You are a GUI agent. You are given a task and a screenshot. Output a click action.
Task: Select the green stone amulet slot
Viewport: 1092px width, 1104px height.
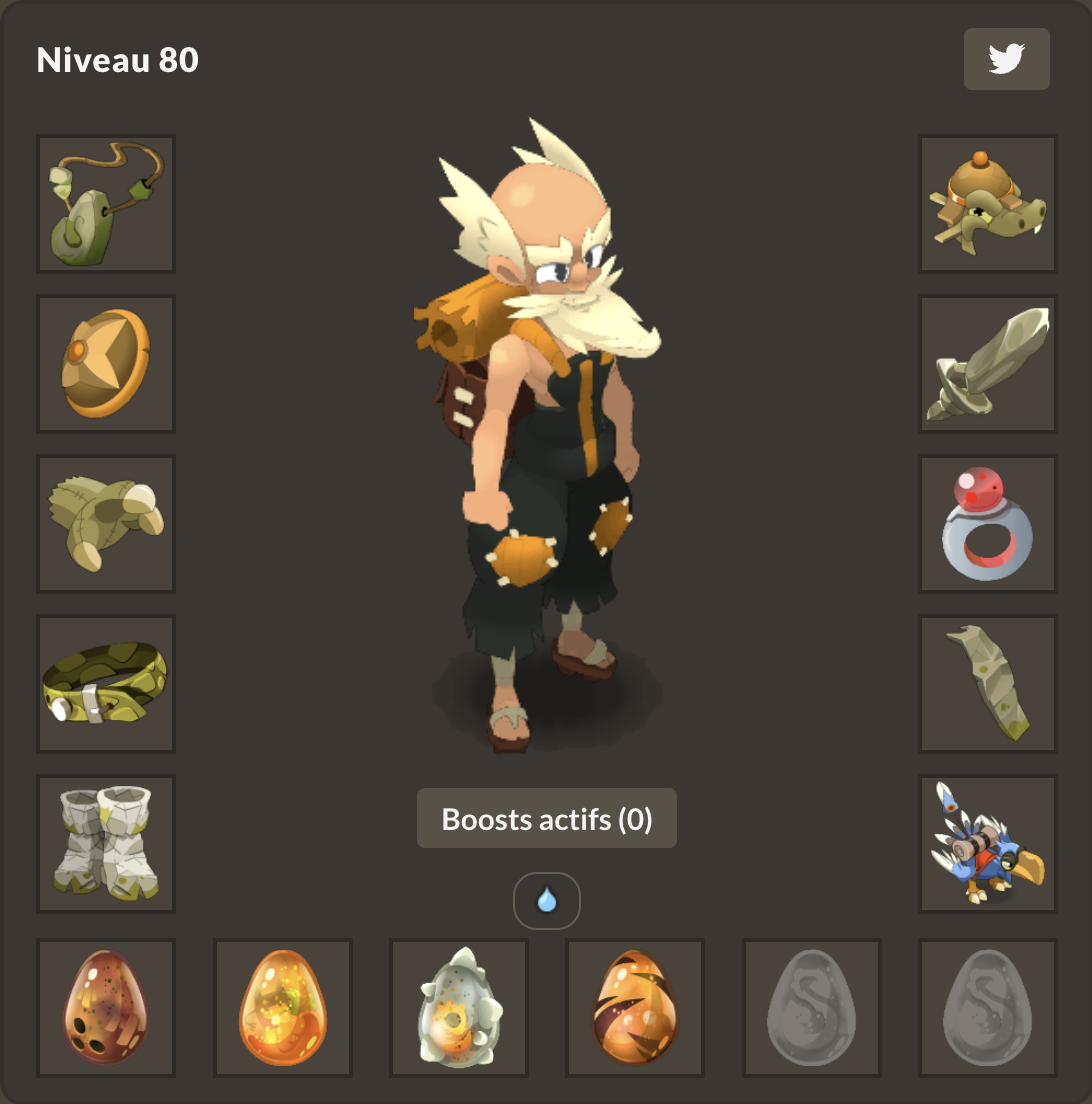106,204
